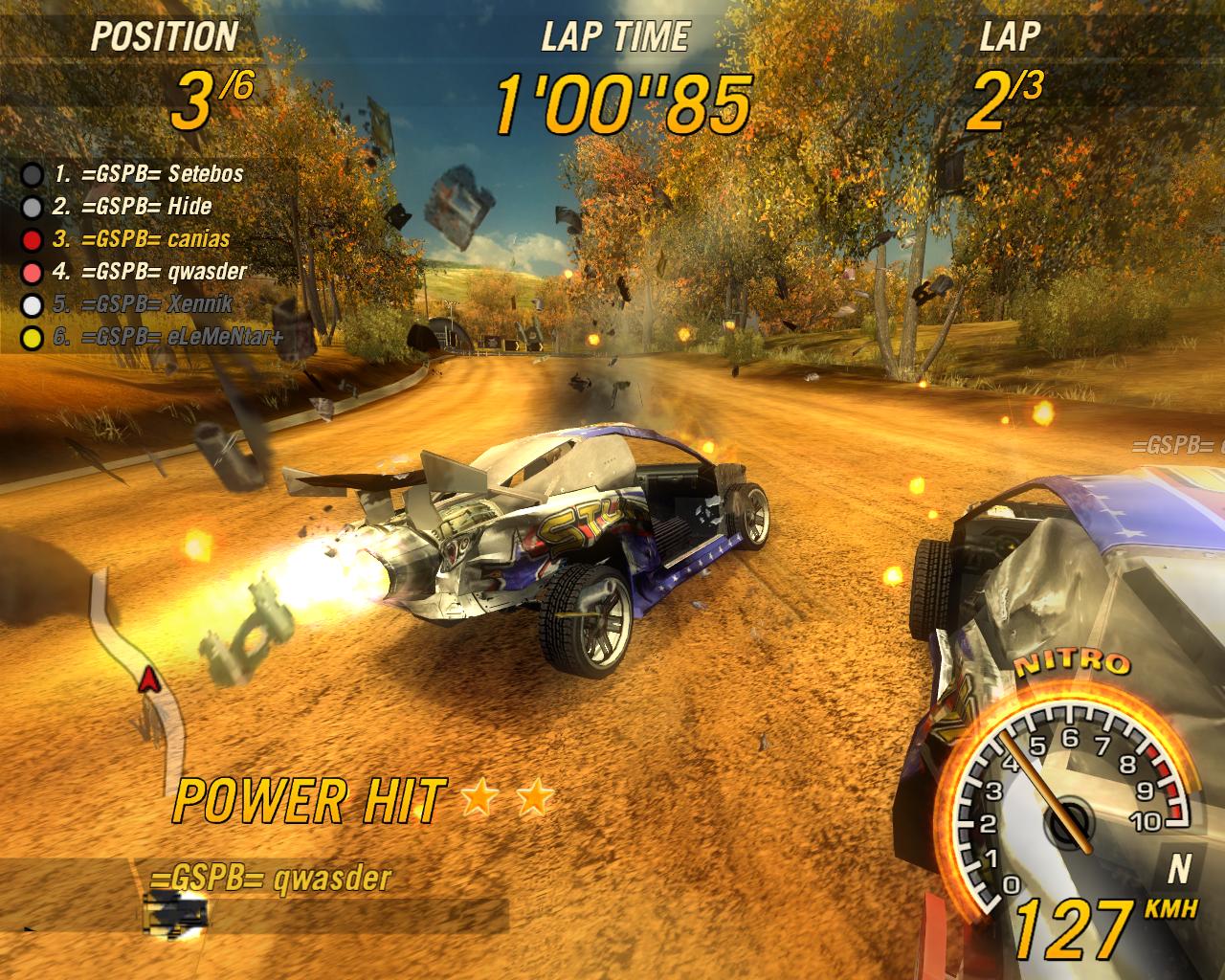
Task: Click qwasder's row in the standings
Action: point(149,272)
